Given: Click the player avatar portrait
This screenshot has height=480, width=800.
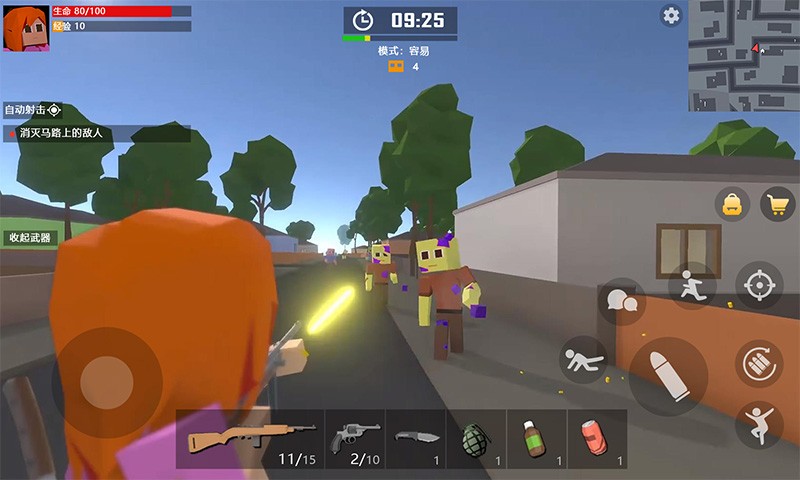Looking at the screenshot, I should pyautogui.click(x=26, y=27).
